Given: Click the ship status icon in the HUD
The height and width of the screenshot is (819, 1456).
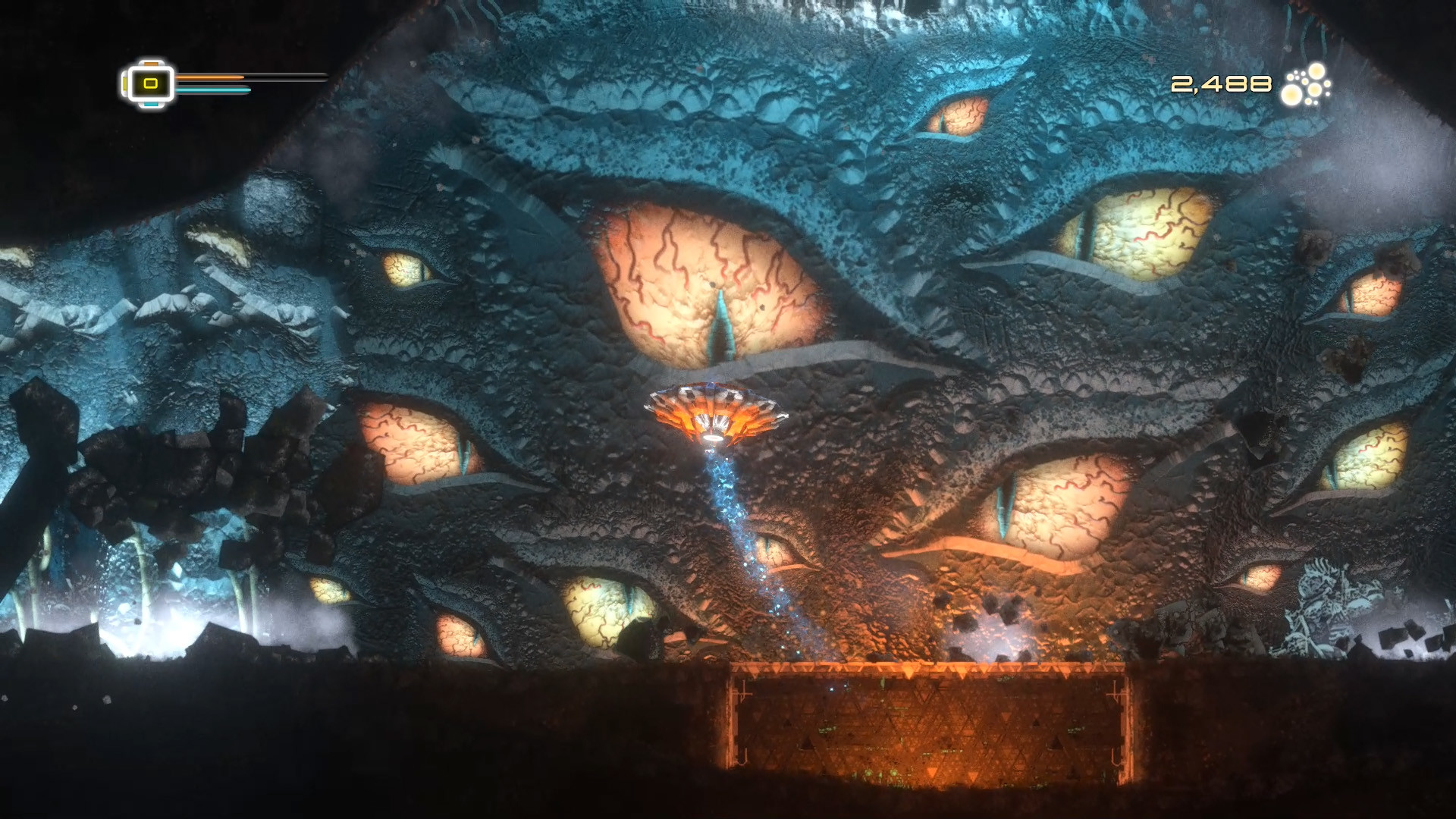Looking at the screenshot, I should coord(152,83).
